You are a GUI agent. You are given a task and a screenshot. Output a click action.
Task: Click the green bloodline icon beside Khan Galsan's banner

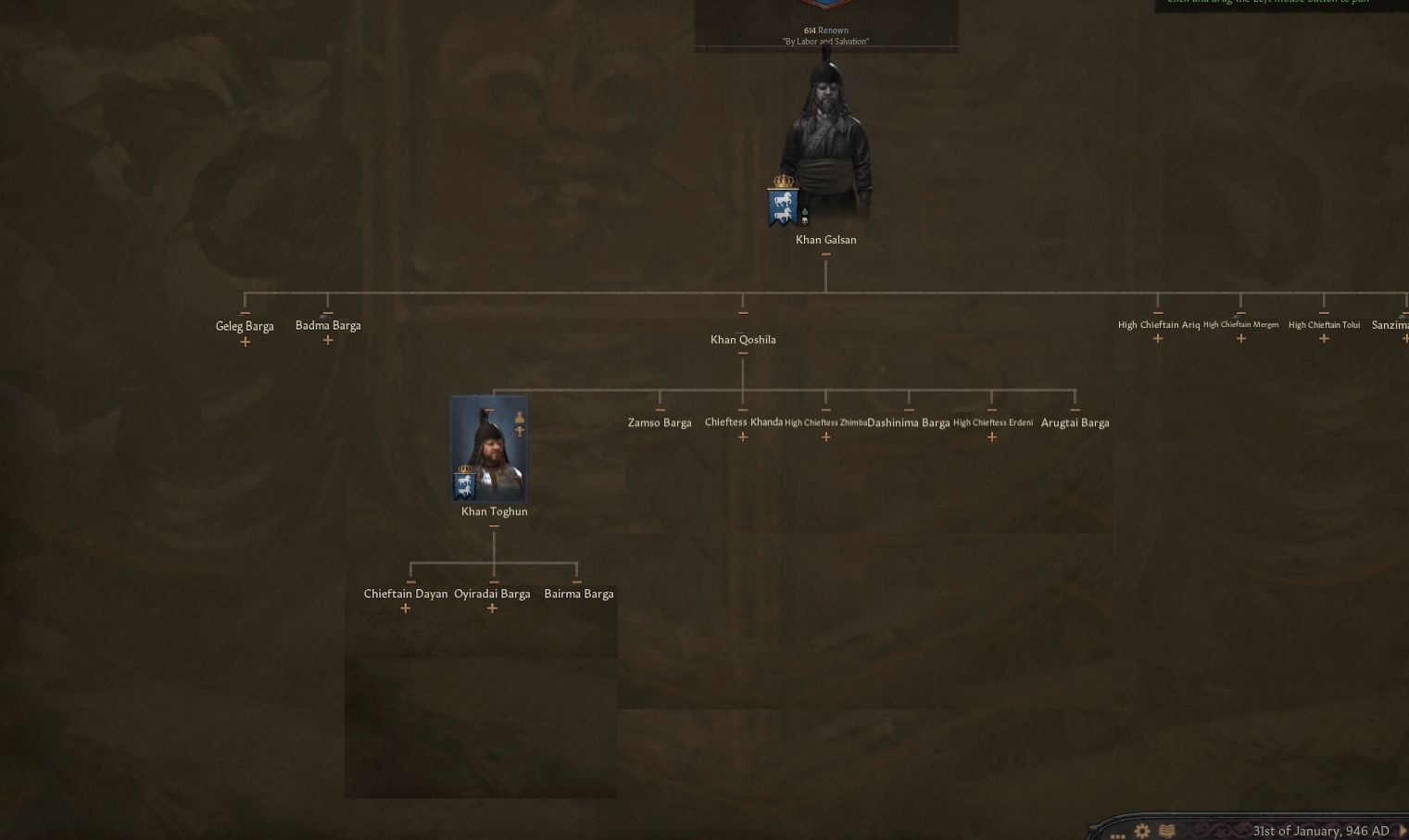click(805, 212)
